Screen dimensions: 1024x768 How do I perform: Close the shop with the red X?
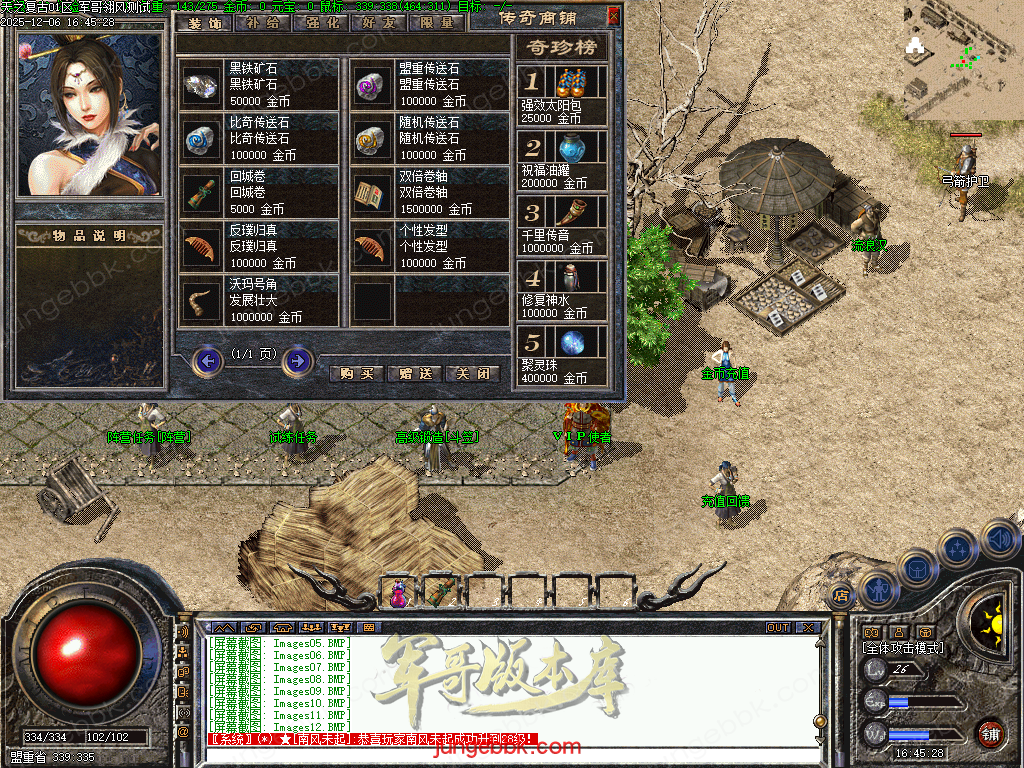(613, 16)
